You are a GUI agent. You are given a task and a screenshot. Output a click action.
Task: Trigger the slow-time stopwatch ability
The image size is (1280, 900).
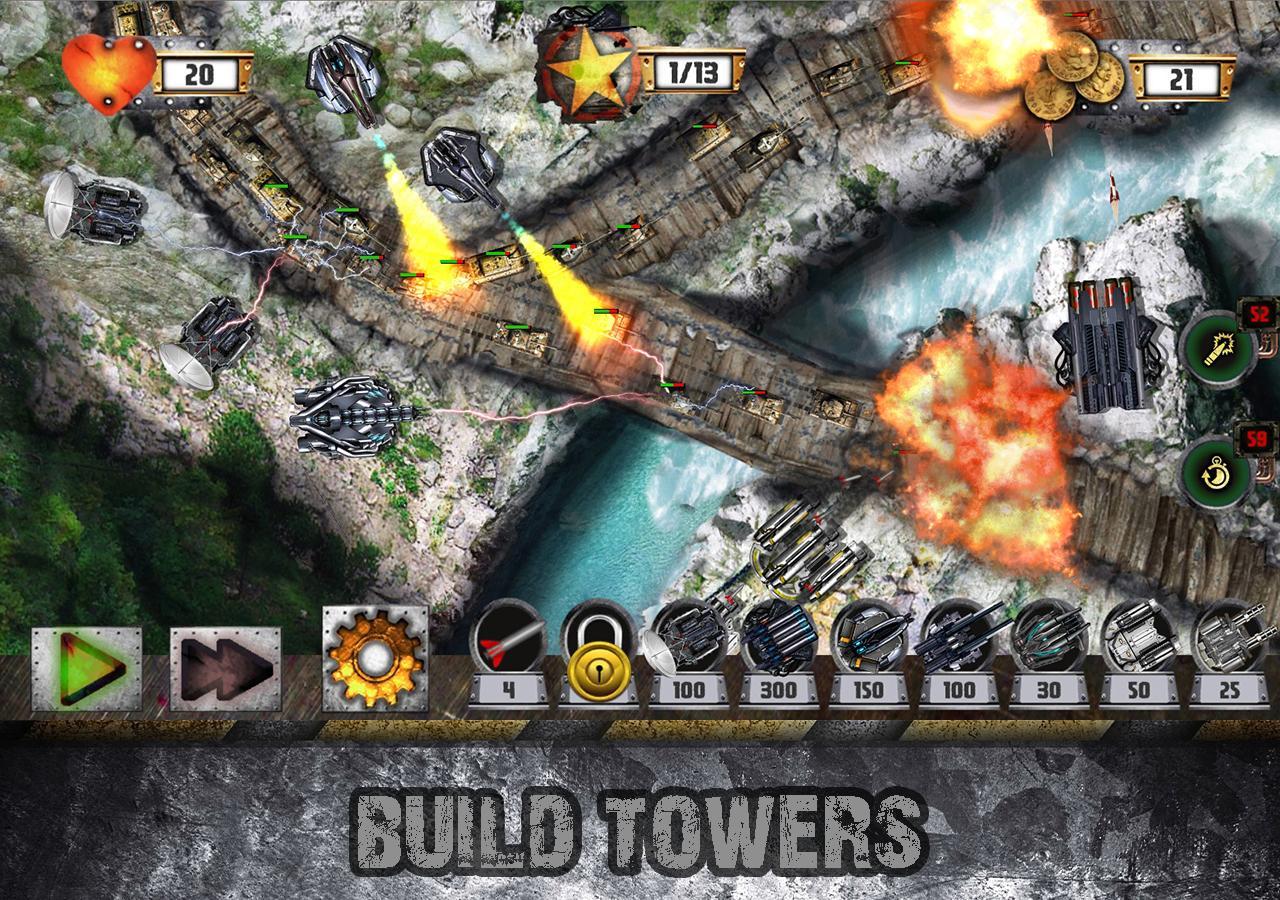(x=1216, y=472)
